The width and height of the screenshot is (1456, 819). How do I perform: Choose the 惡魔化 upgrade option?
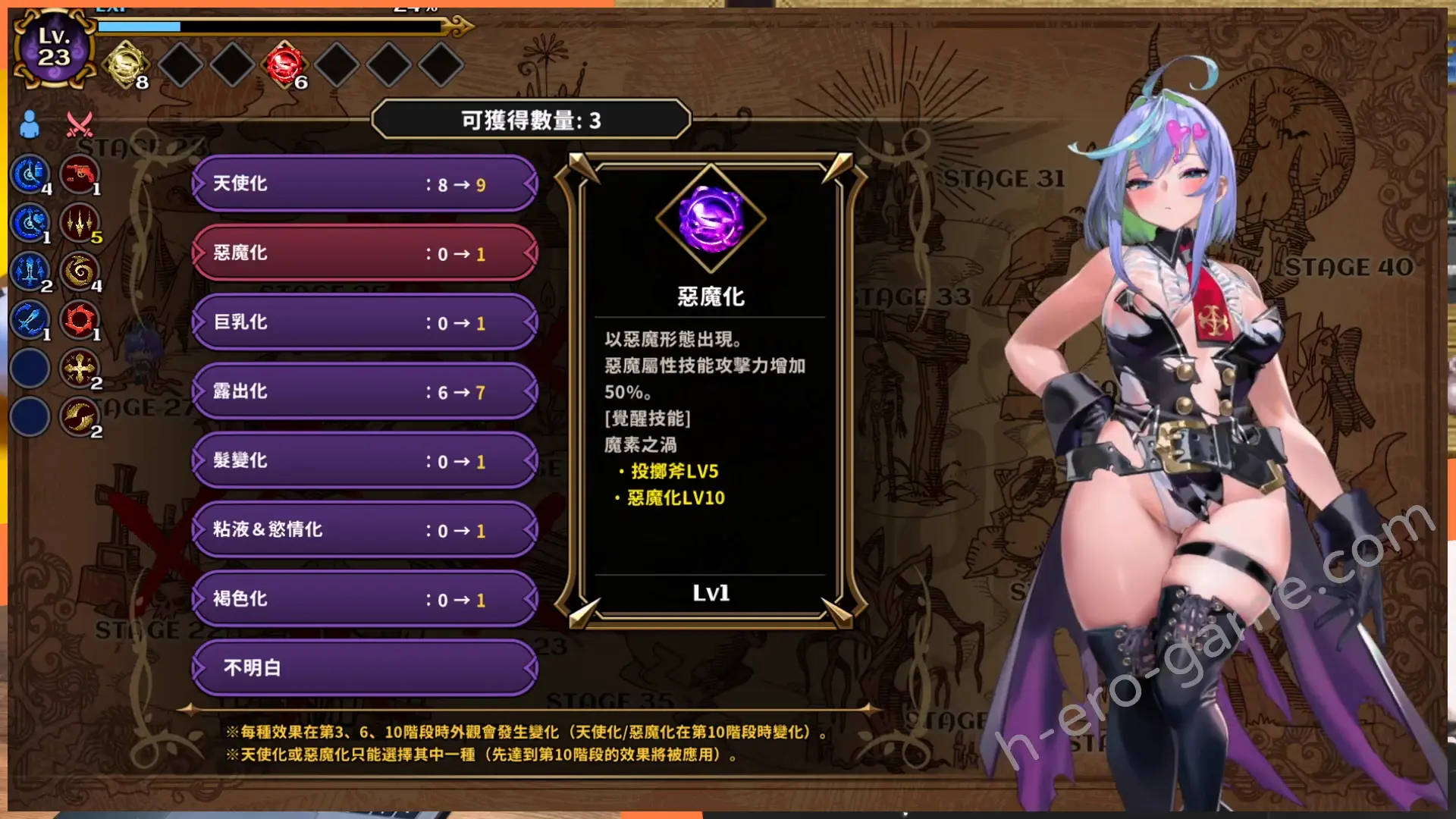point(365,253)
